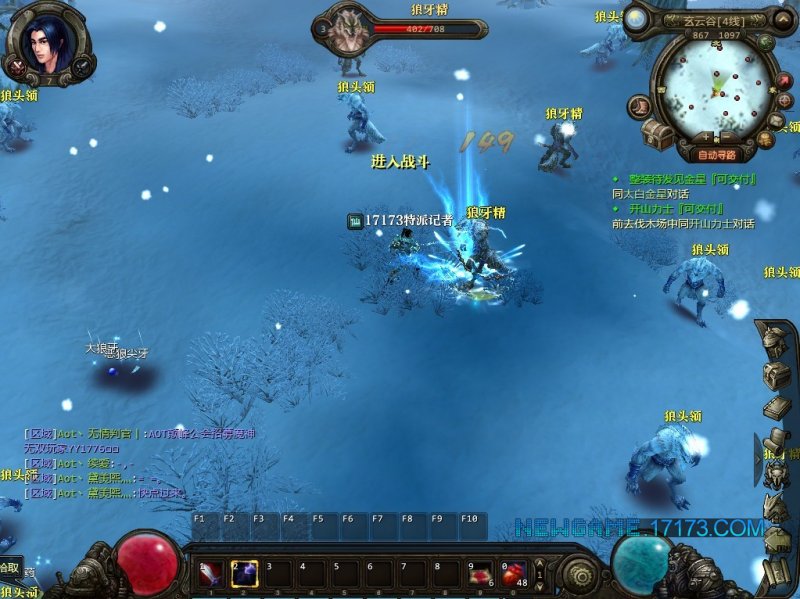Viewport: 800px width, 599px height.
Task: Zoom in the minimap with plus button
Action: pos(706,137)
